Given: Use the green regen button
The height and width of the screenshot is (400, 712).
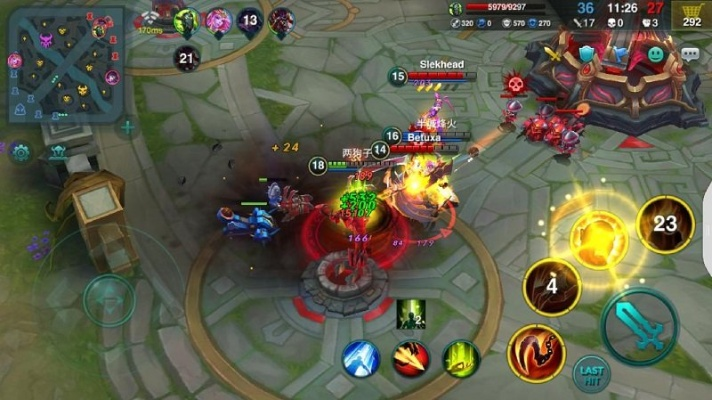Looking at the screenshot, I should pos(461,358).
